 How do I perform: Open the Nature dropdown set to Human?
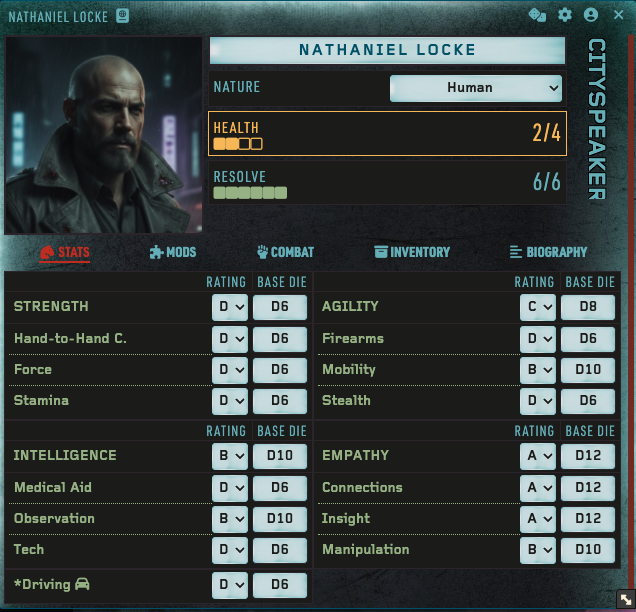[476, 88]
